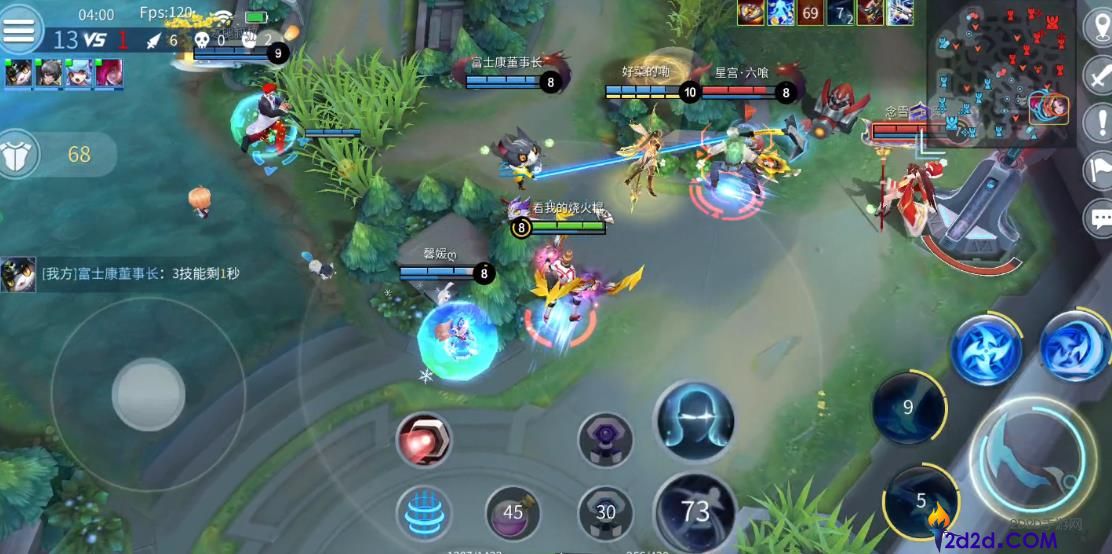This screenshot has width=1112, height=554.
Task: Use the purple eye ward item
Action: click(x=605, y=439)
